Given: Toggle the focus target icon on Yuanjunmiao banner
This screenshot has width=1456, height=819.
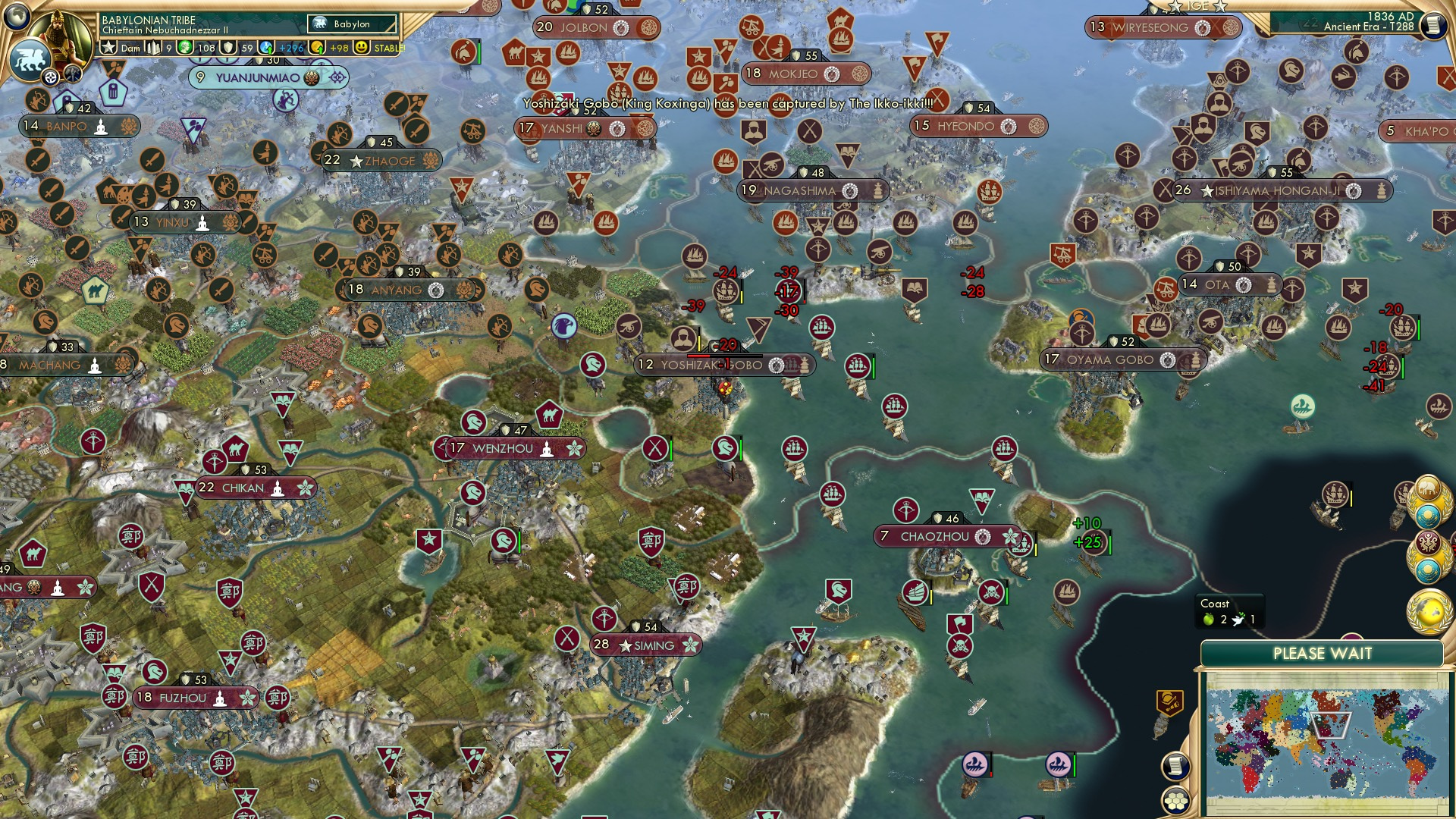Looking at the screenshot, I should pyautogui.click(x=336, y=77).
